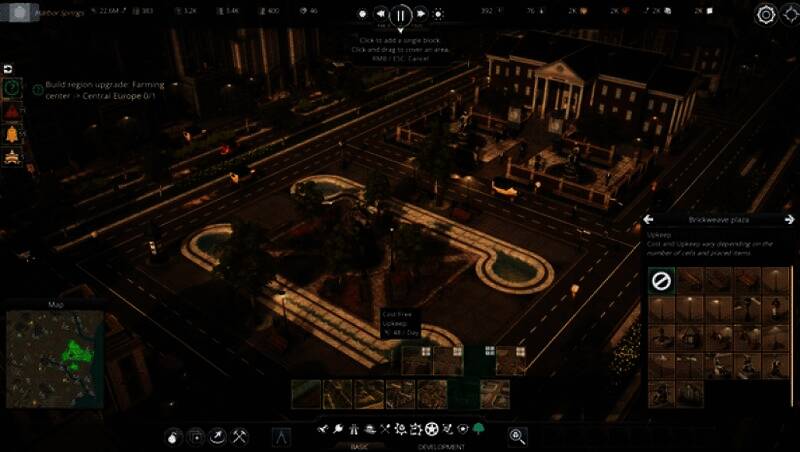Select the green tree parks category

(x=479, y=429)
